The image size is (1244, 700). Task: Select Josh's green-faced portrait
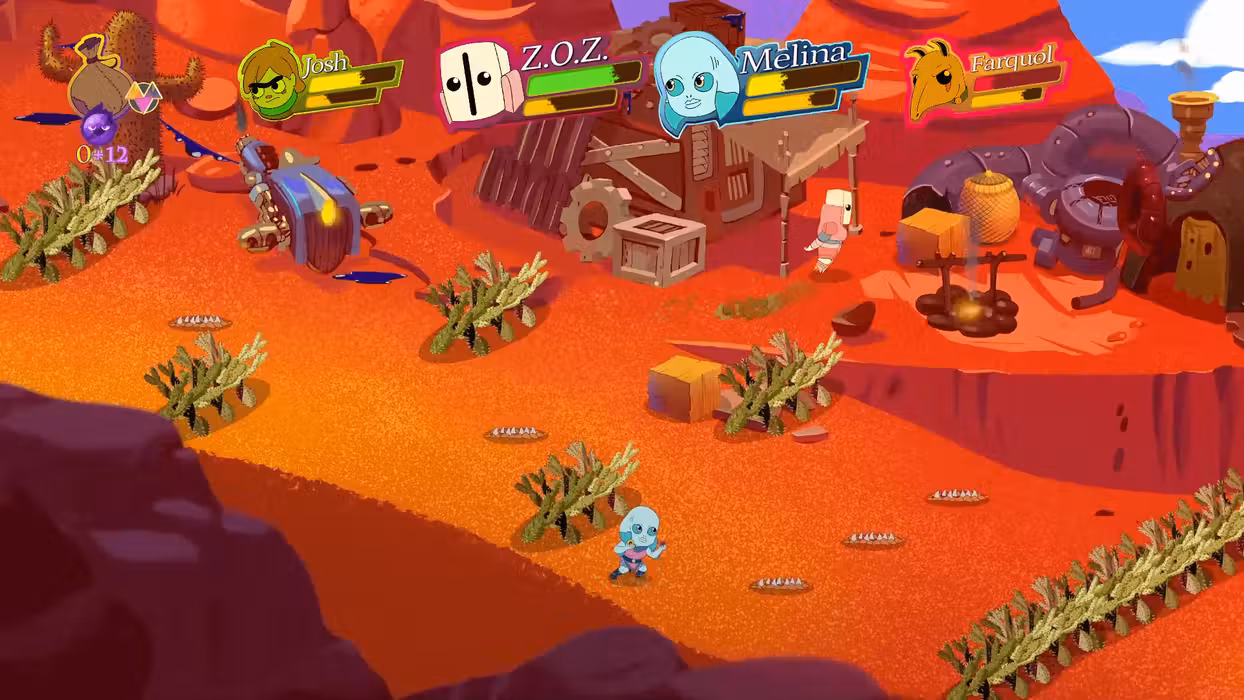[270, 80]
